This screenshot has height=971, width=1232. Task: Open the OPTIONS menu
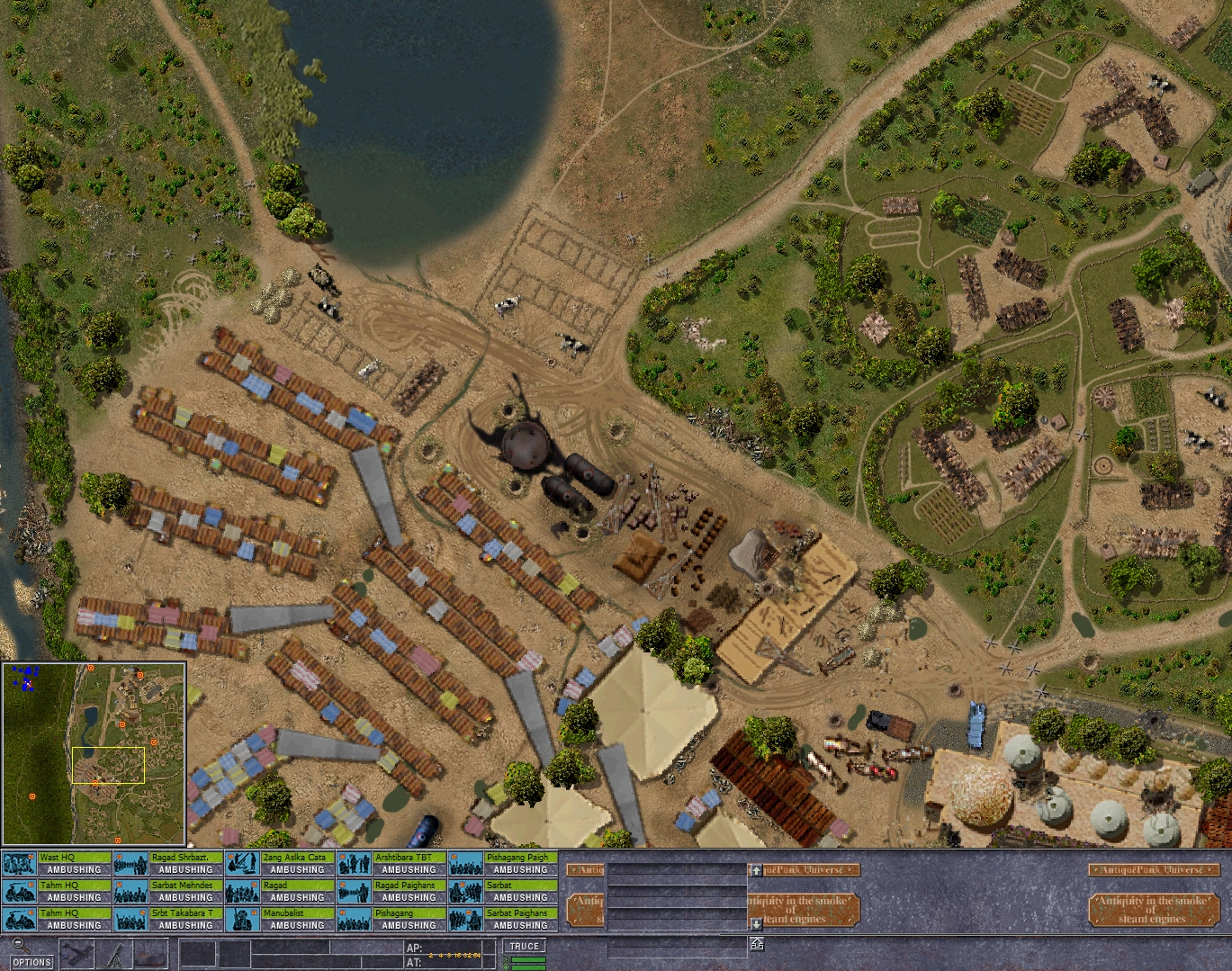[32, 962]
